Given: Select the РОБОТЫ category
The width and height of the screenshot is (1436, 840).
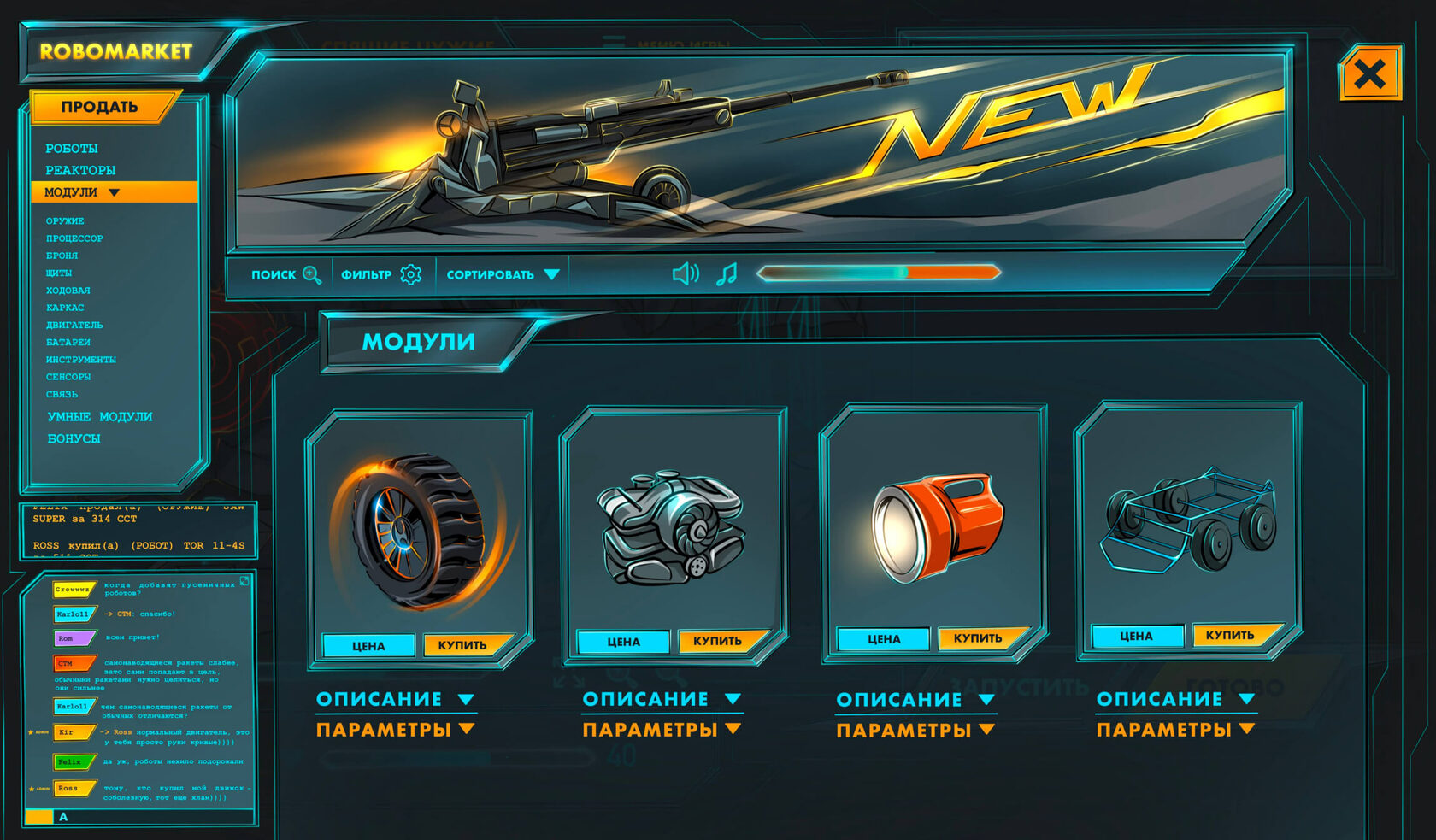Looking at the screenshot, I should [x=72, y=149].
